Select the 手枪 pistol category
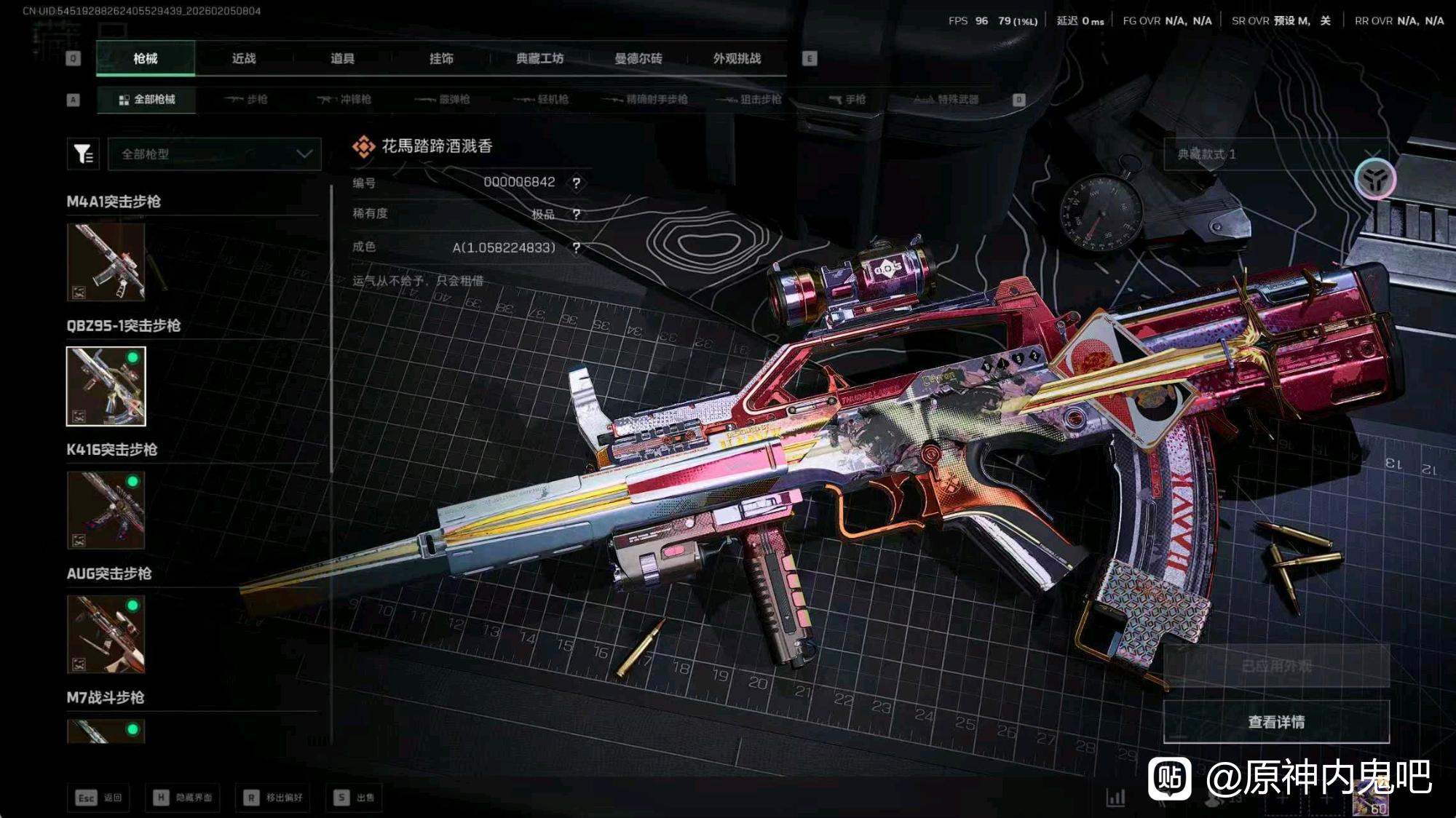The height and width of the screenshot is (818, 1456). click(848, 99)
